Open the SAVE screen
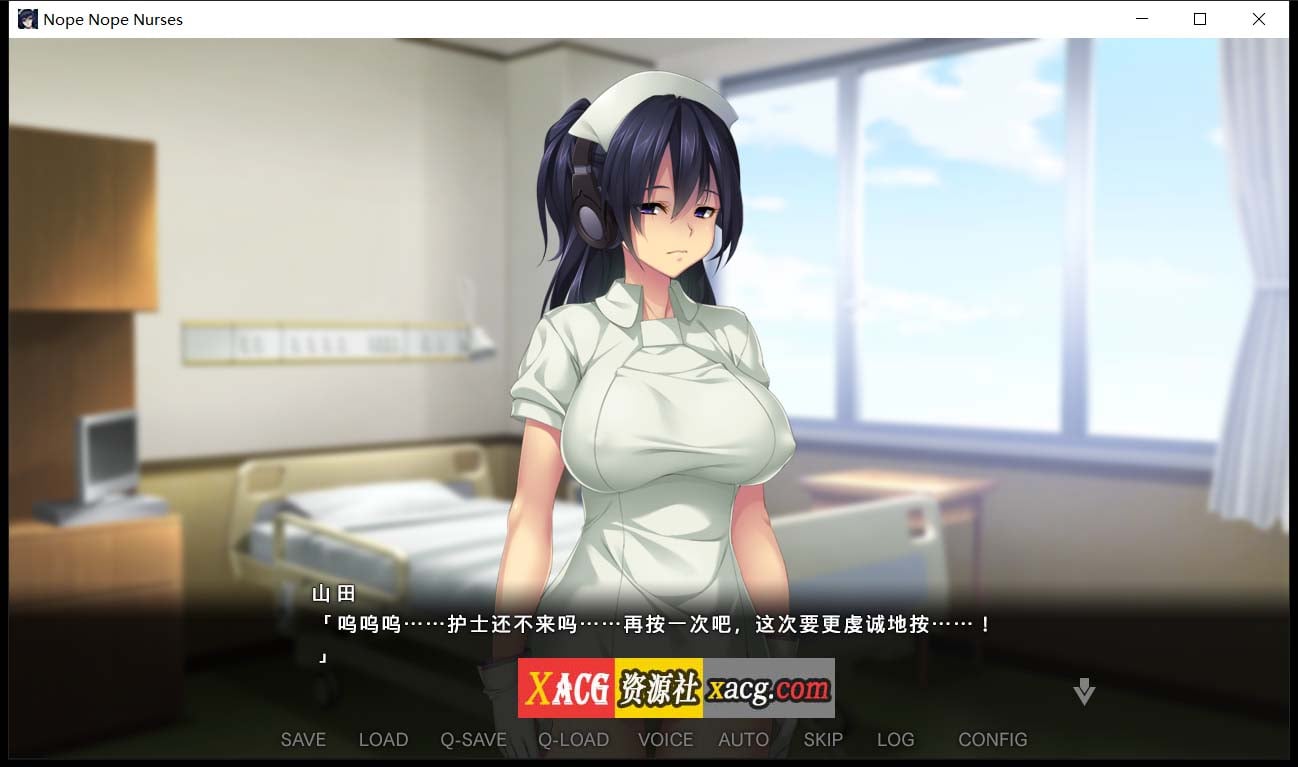The height and width of the screenshot is (767, 1298). pyautogui.click(x=303, y=739)
